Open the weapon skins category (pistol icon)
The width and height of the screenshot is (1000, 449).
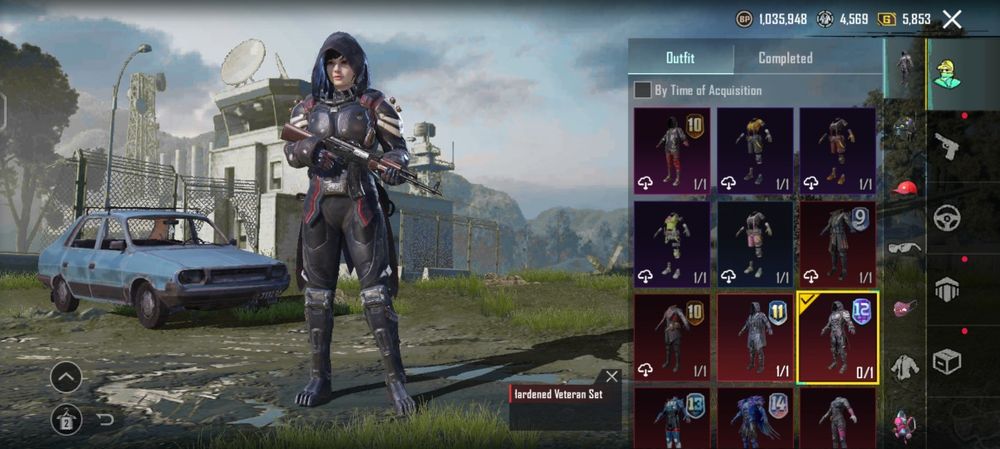point(946,146)
